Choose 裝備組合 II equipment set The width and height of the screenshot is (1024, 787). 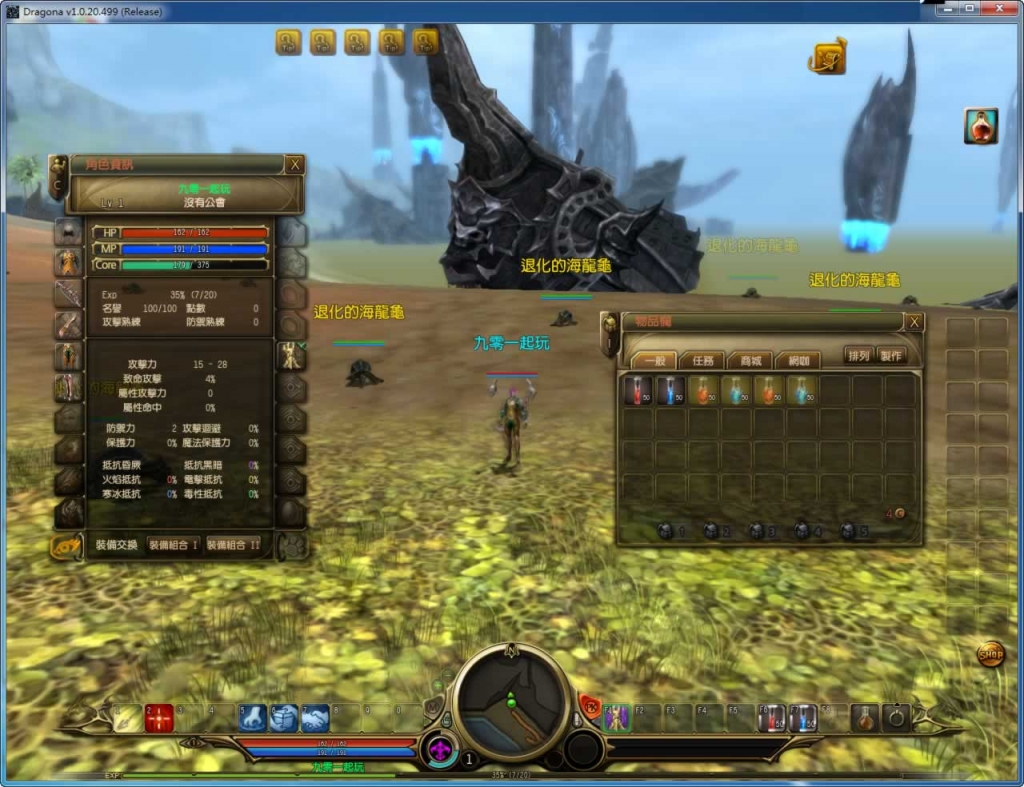(233, 545)
